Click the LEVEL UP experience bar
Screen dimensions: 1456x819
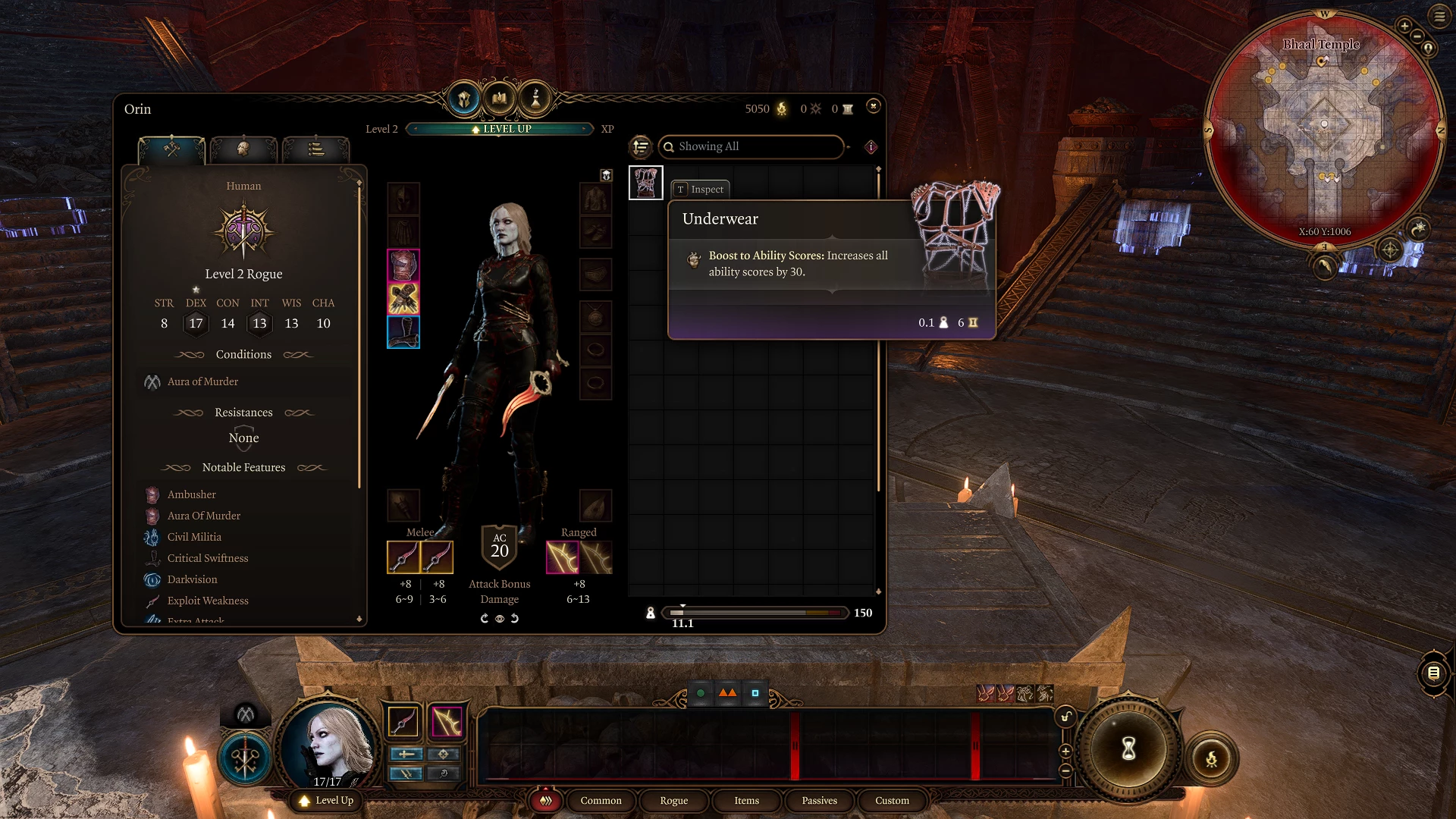pyautogui.click(x=500, y=129)
